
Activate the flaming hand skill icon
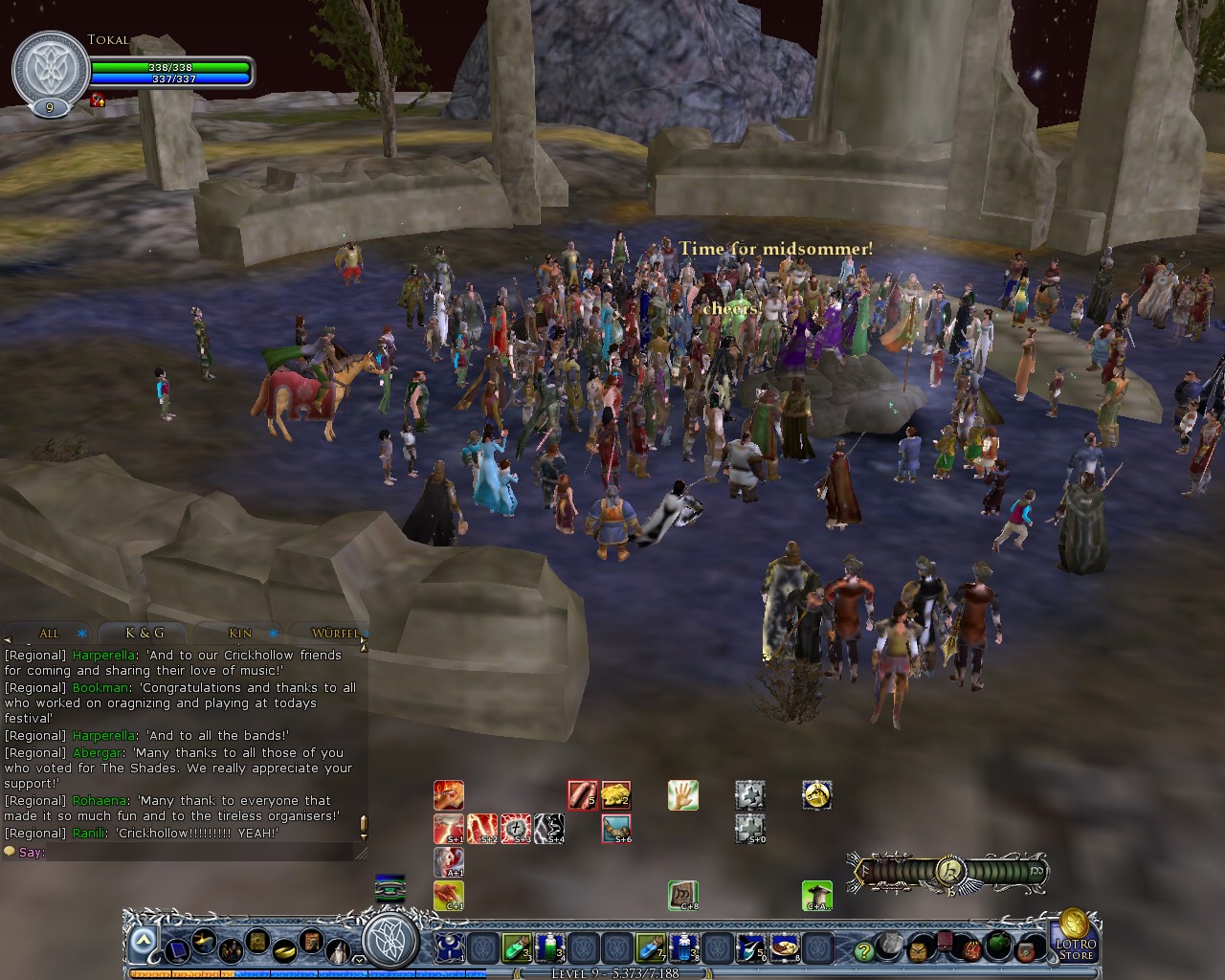pyautogui.click(x=449, y=795)
